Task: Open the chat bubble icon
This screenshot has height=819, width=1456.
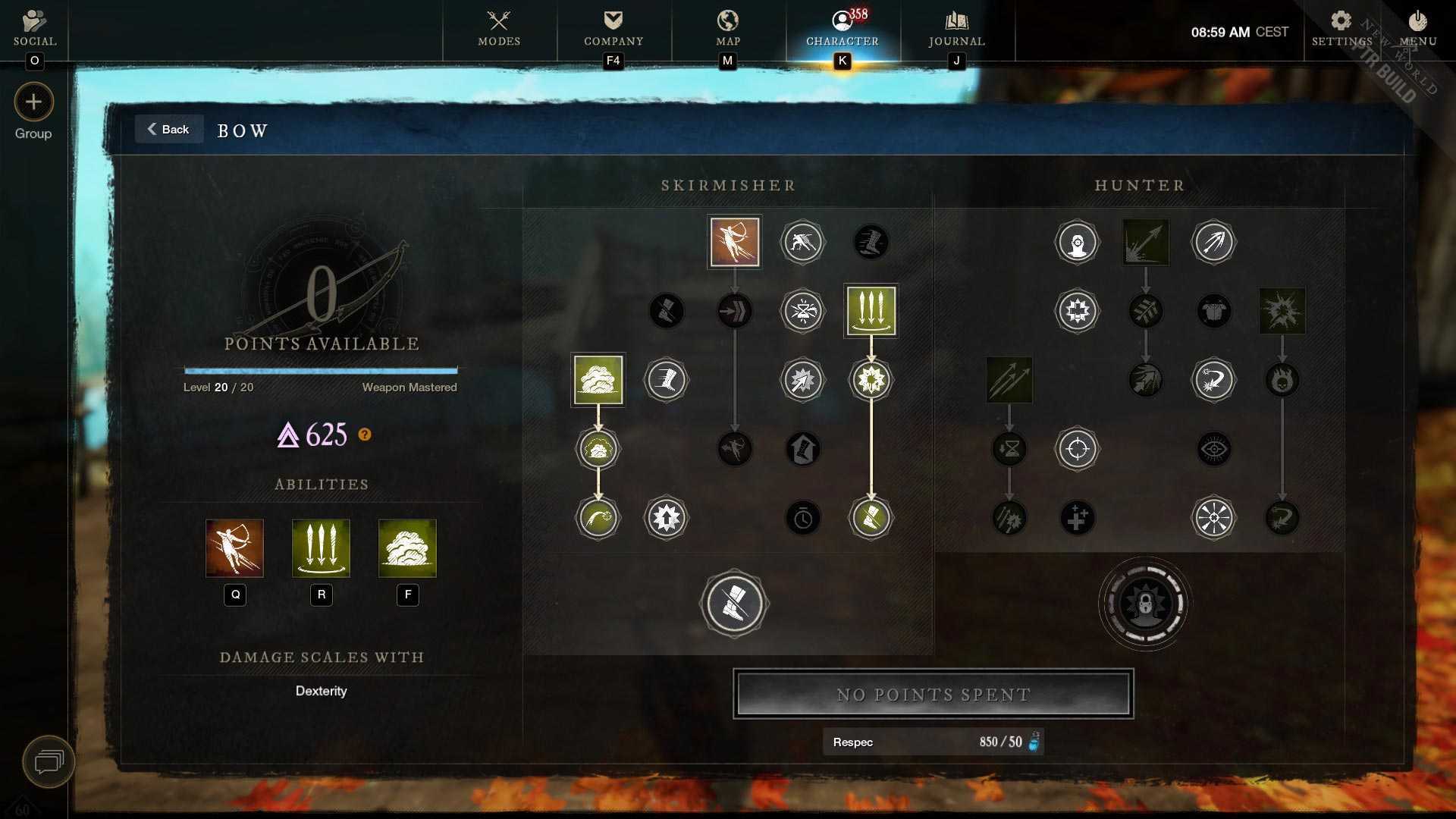Action: pos(49,761)
